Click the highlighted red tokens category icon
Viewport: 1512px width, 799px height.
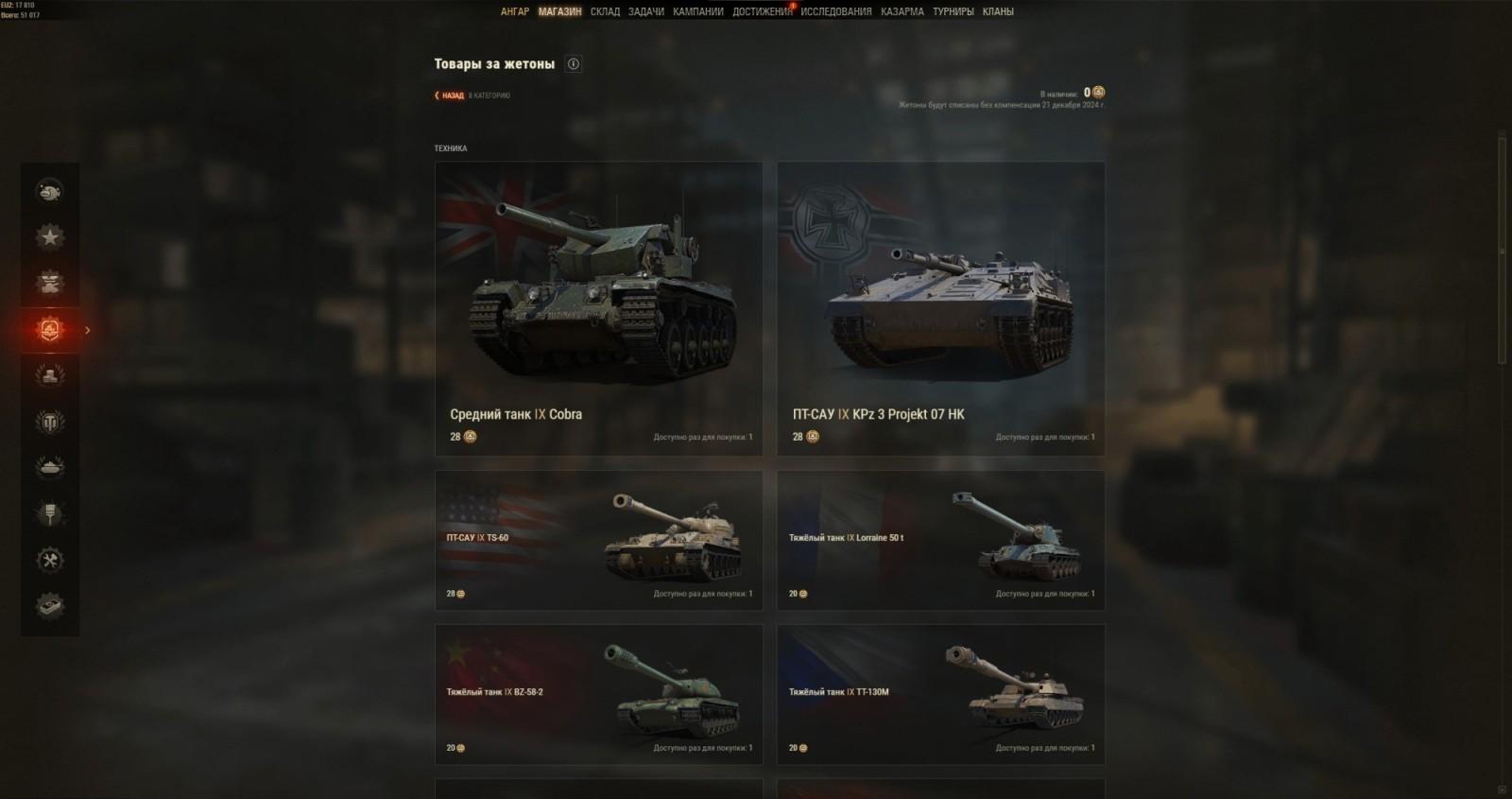51,330
